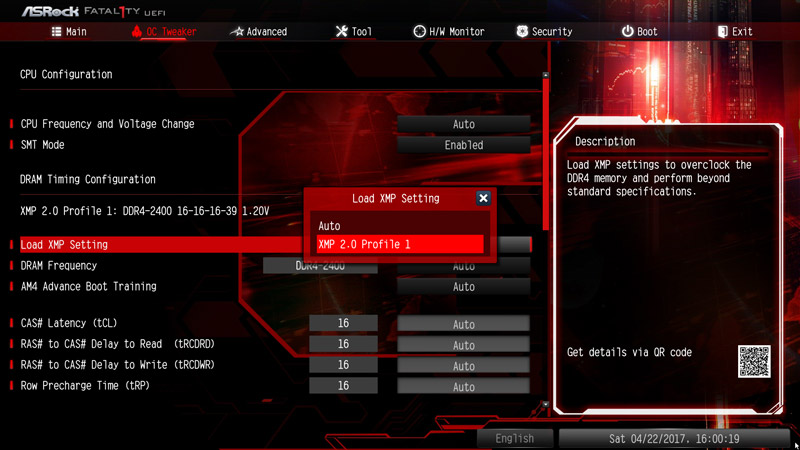Click the QR code for details
This screenshot has width=800, height=450.
tap(754, 361)
